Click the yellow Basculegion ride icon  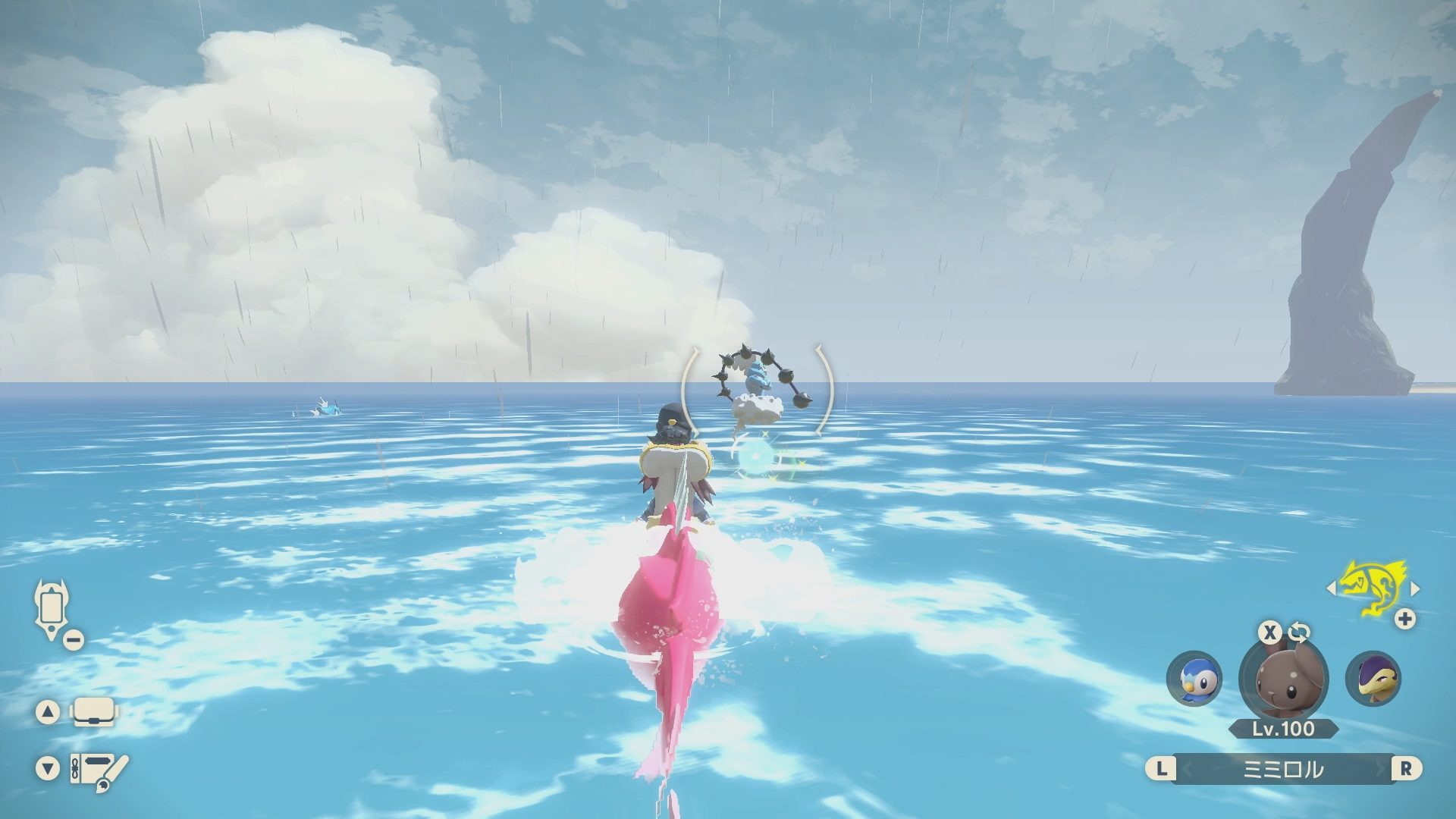tap(1373, 588)
